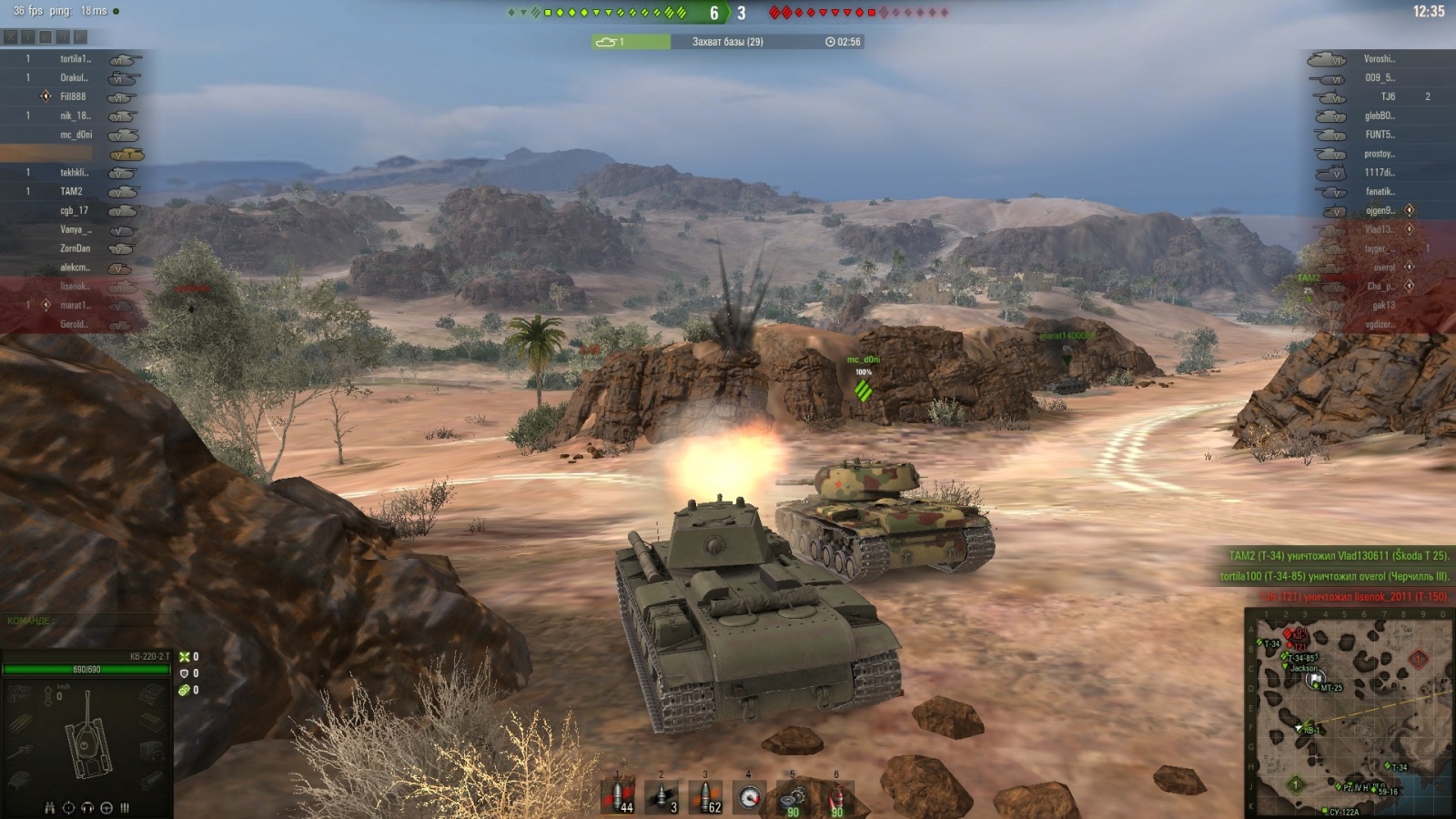The height and width of the screenshot is (819, 1456).
Task: Select player tortila1 in the allied list
Action: point(76,59)
